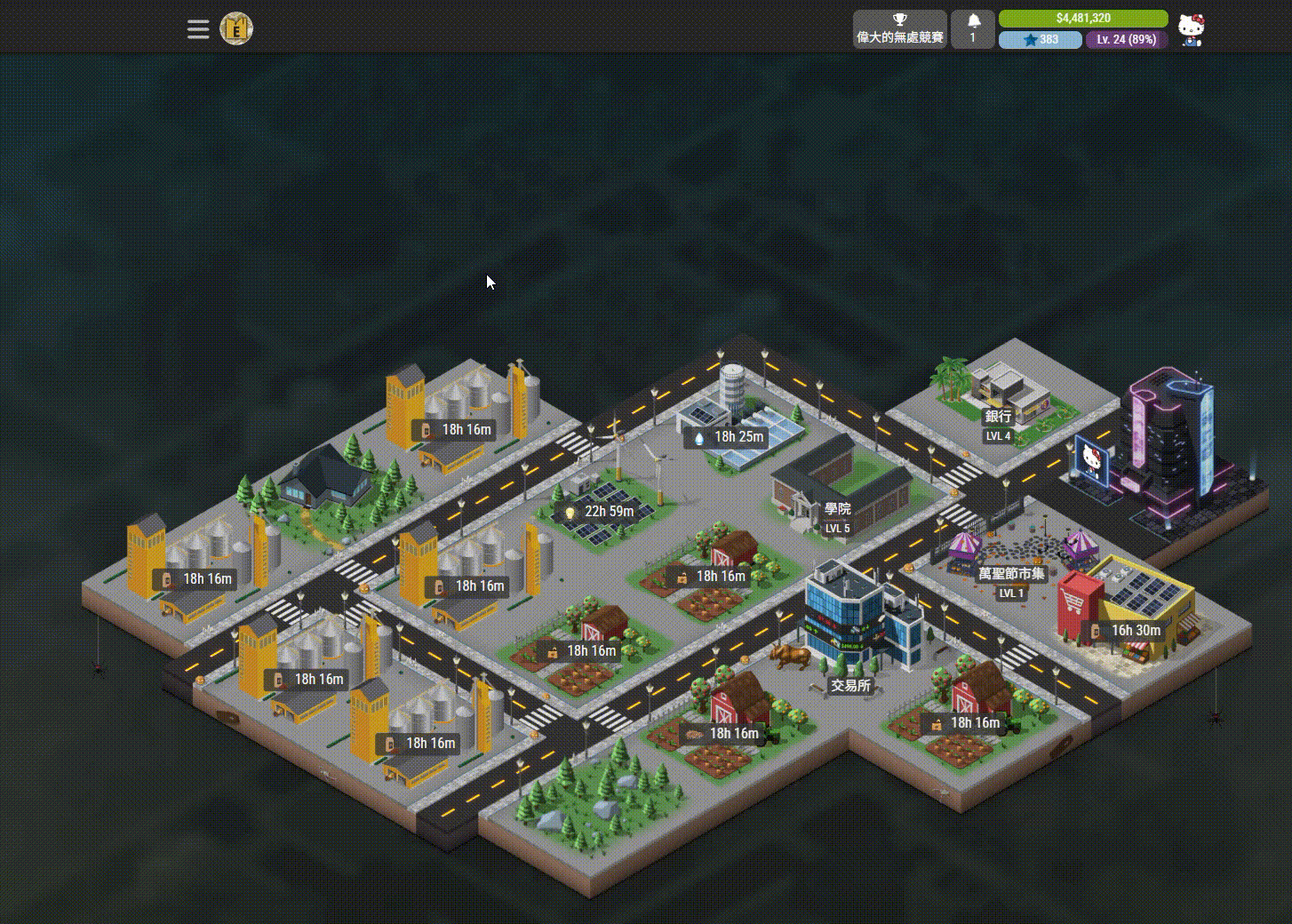Select the store timer 16h 30m
Image resolution: width=1292 pixels, height=924 pixels.
[1127, 631]
